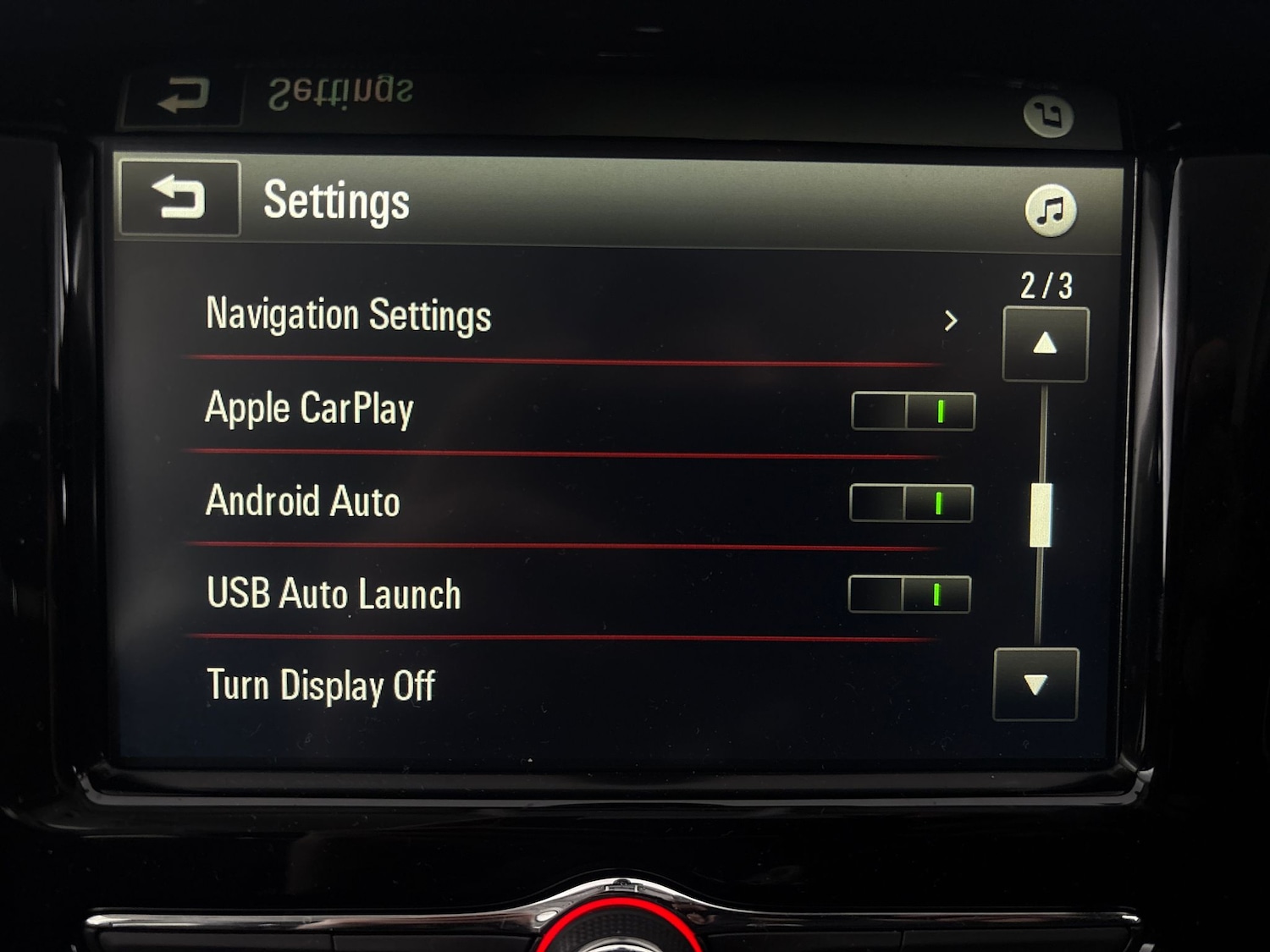Choose the Navigation Settings menu entry
This screenshot has width=1270, height=952.
pos(349,315)
